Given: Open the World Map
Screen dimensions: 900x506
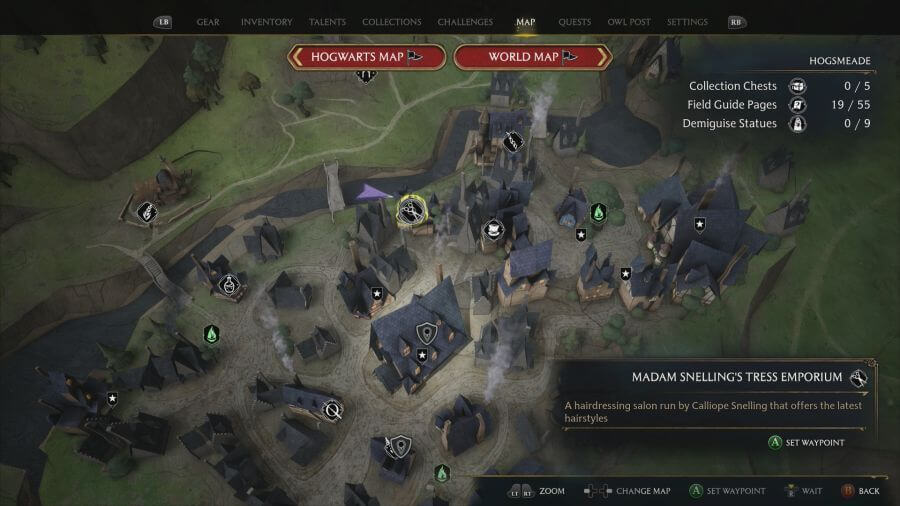Looking at the screenshot, I should pos(533,57).
